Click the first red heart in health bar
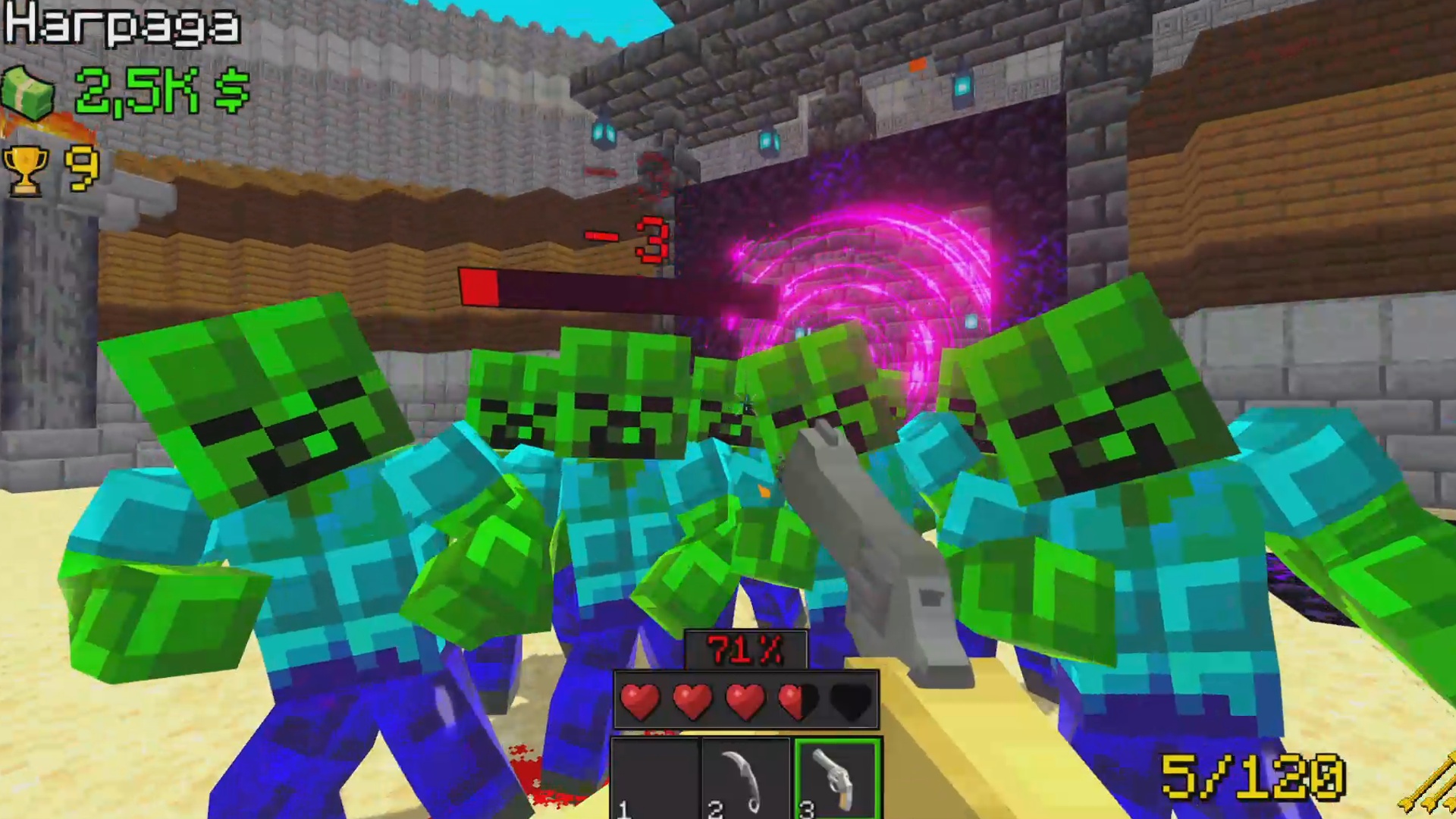This screenshot has width=1456, height=819. [639, 701]
